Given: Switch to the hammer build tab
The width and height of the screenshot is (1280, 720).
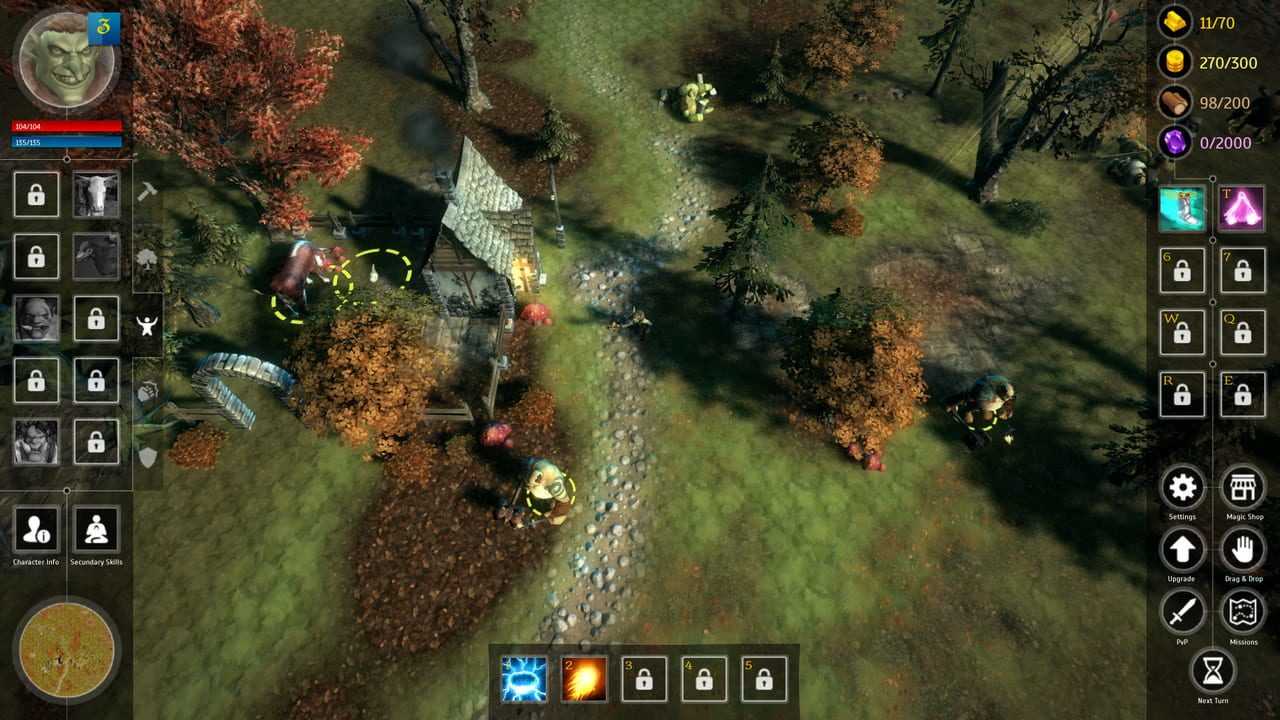Looking at the screenshot, I should tap(147, 192).
